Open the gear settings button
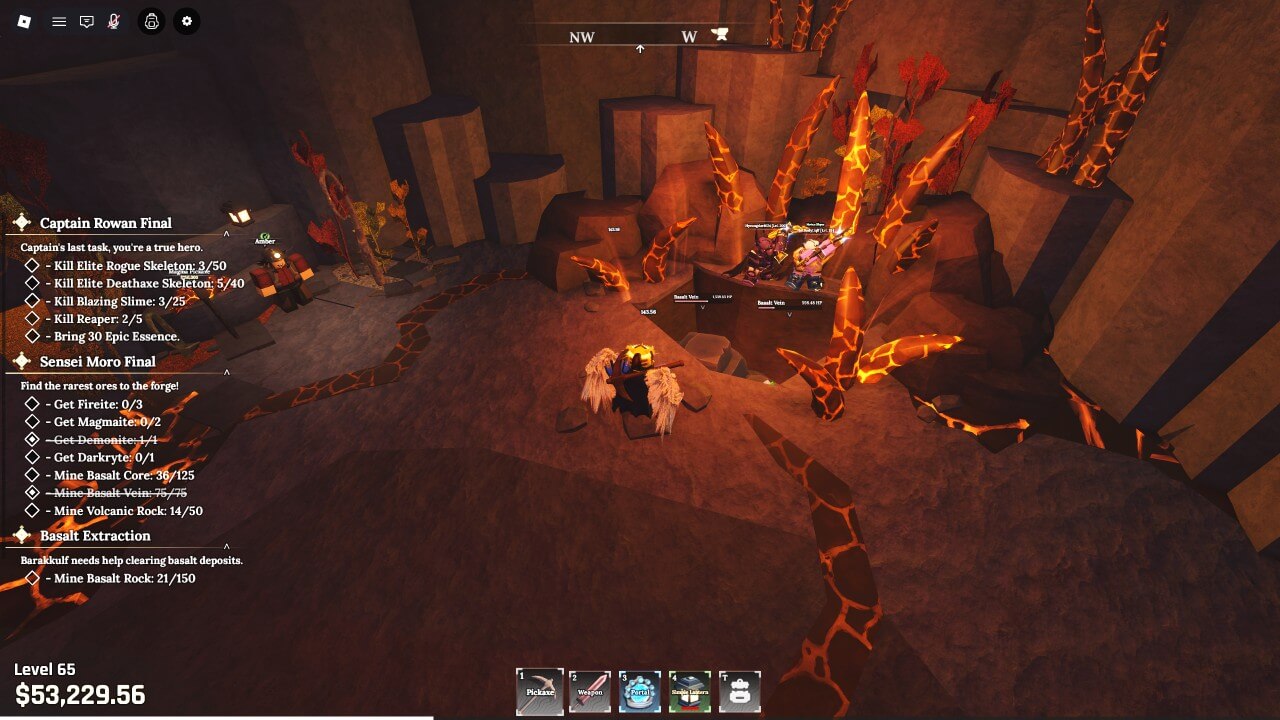Viewport: 1280px width, 720px height. point(186,21)
